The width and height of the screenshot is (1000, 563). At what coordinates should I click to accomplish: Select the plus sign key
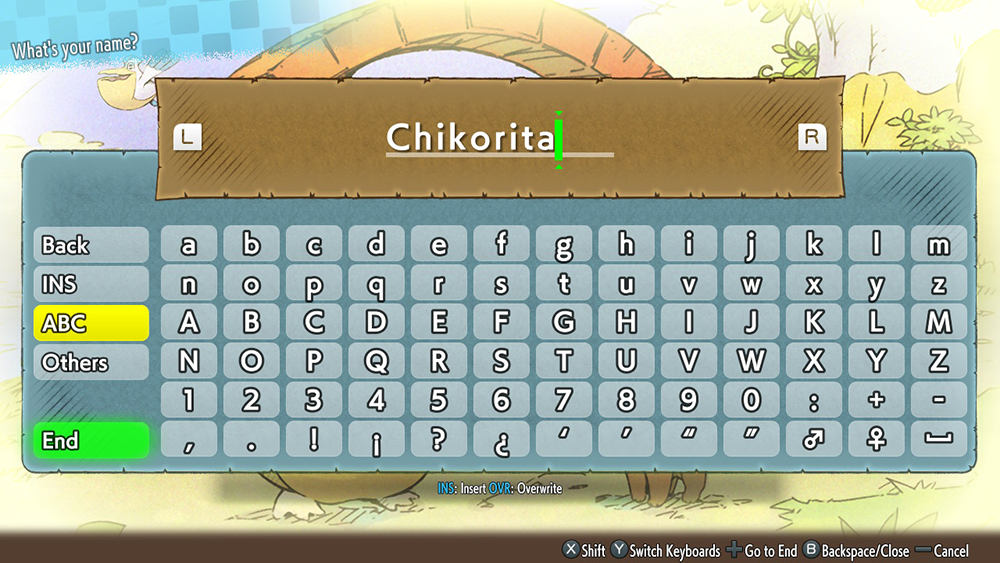876,401
